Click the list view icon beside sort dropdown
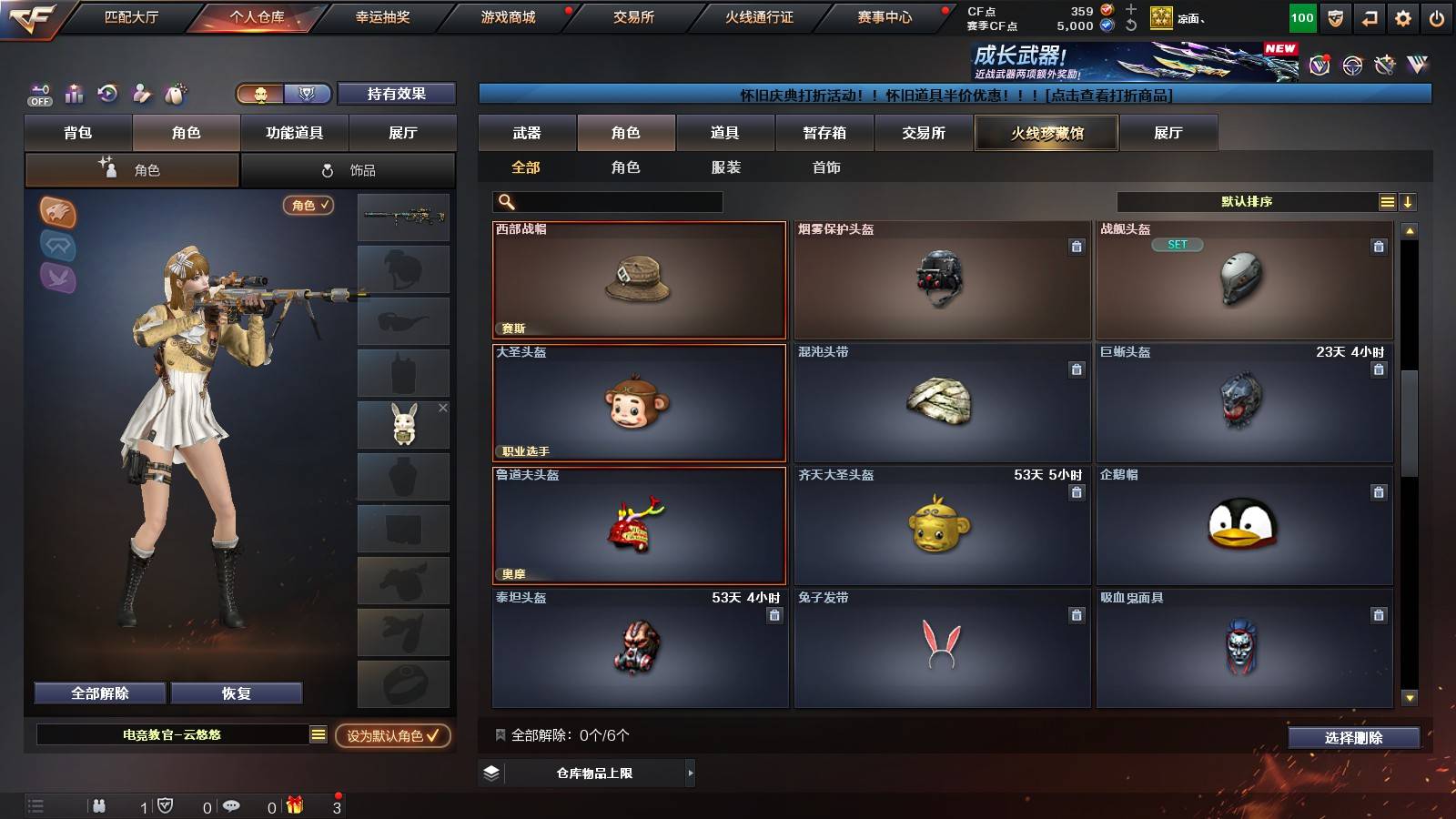The height and width of the screenshot is (819, 1456). click(1387, 201)
